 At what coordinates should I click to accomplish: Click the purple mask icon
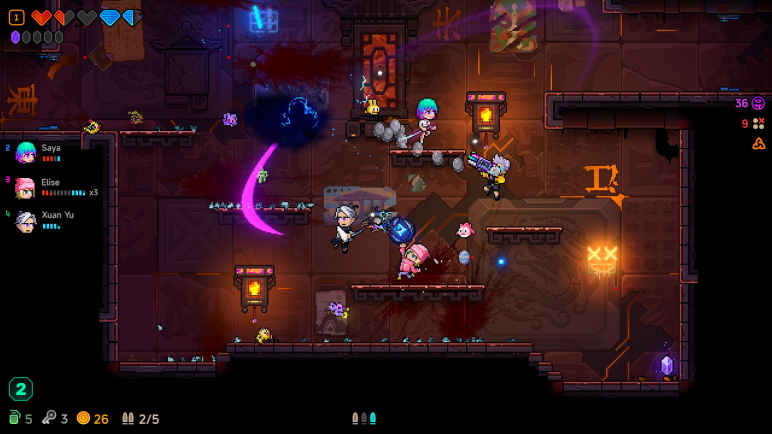(758, 103)
